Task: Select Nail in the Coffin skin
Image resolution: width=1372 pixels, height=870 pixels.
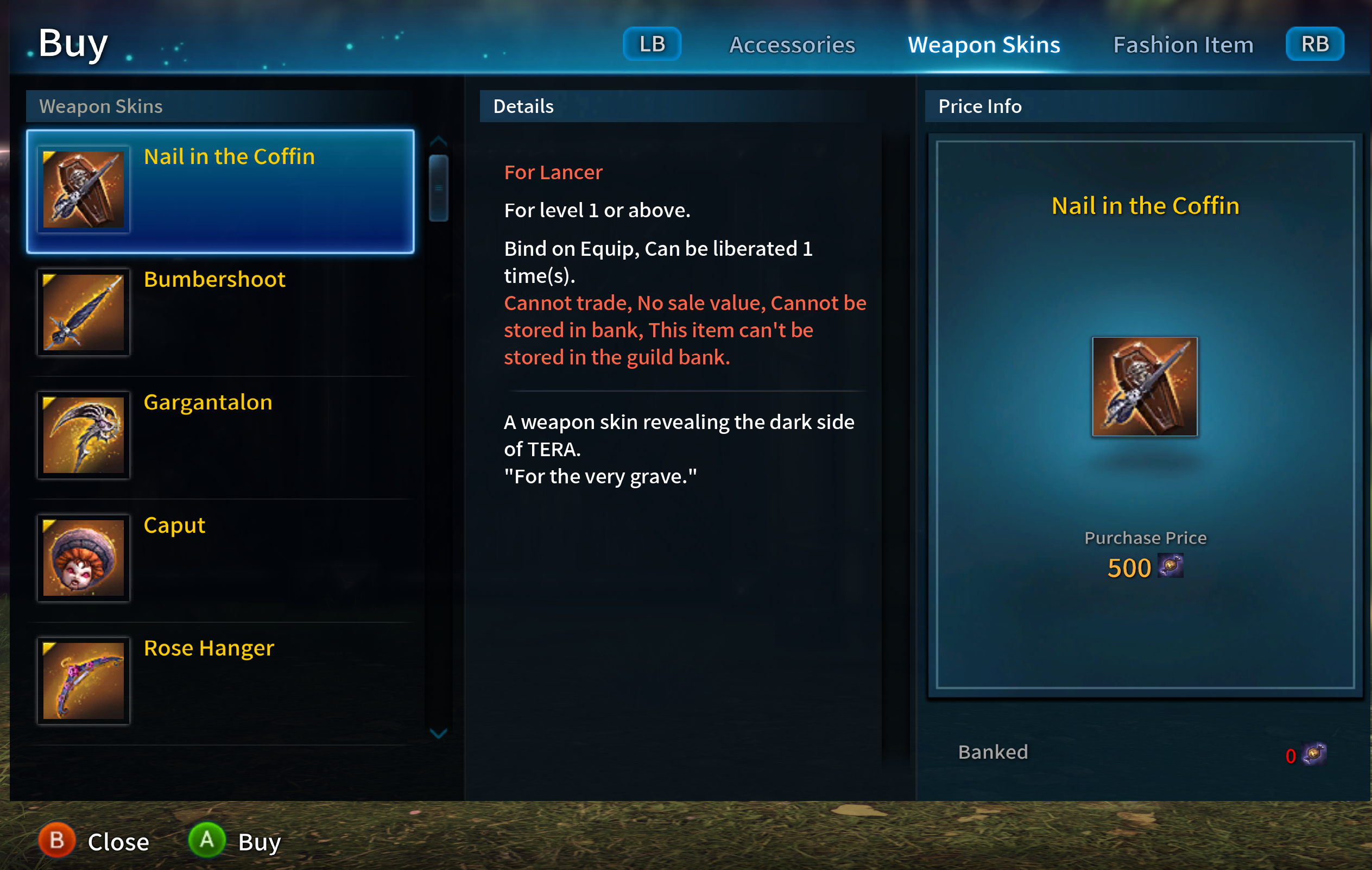Action: (220, 192)
